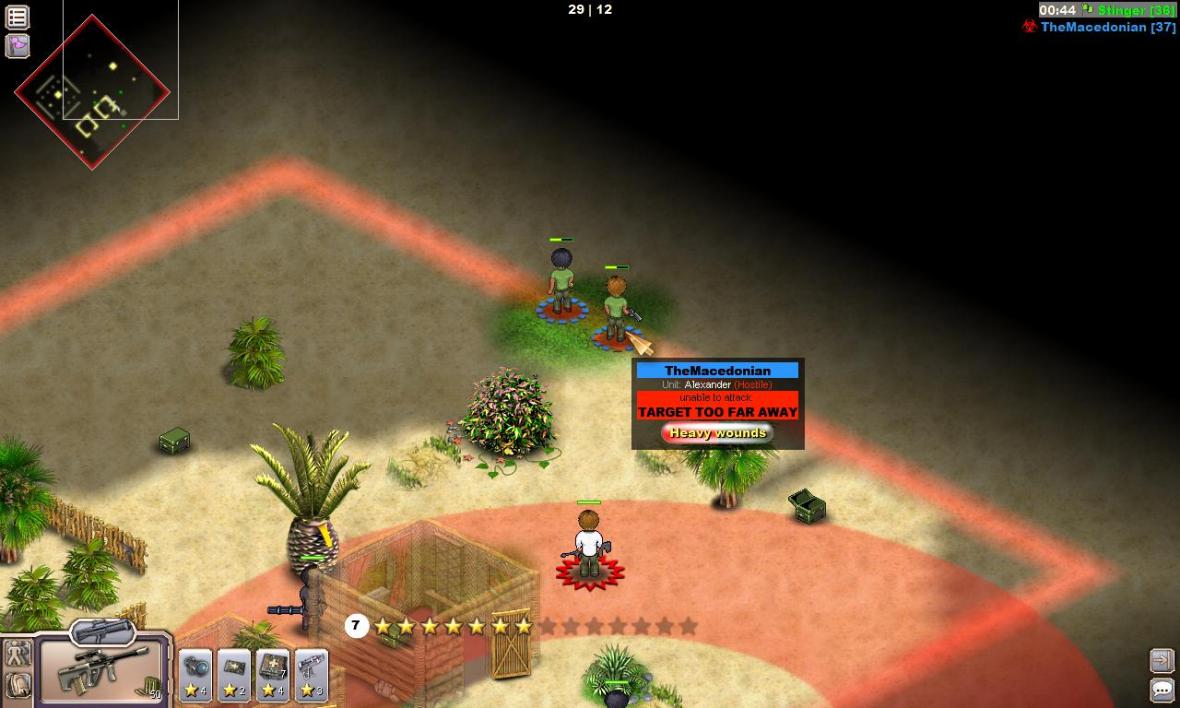The width and height of the screenshot is (1180, 708).
Task: Open the chat speech bubble
Action: click(1161, 689)
